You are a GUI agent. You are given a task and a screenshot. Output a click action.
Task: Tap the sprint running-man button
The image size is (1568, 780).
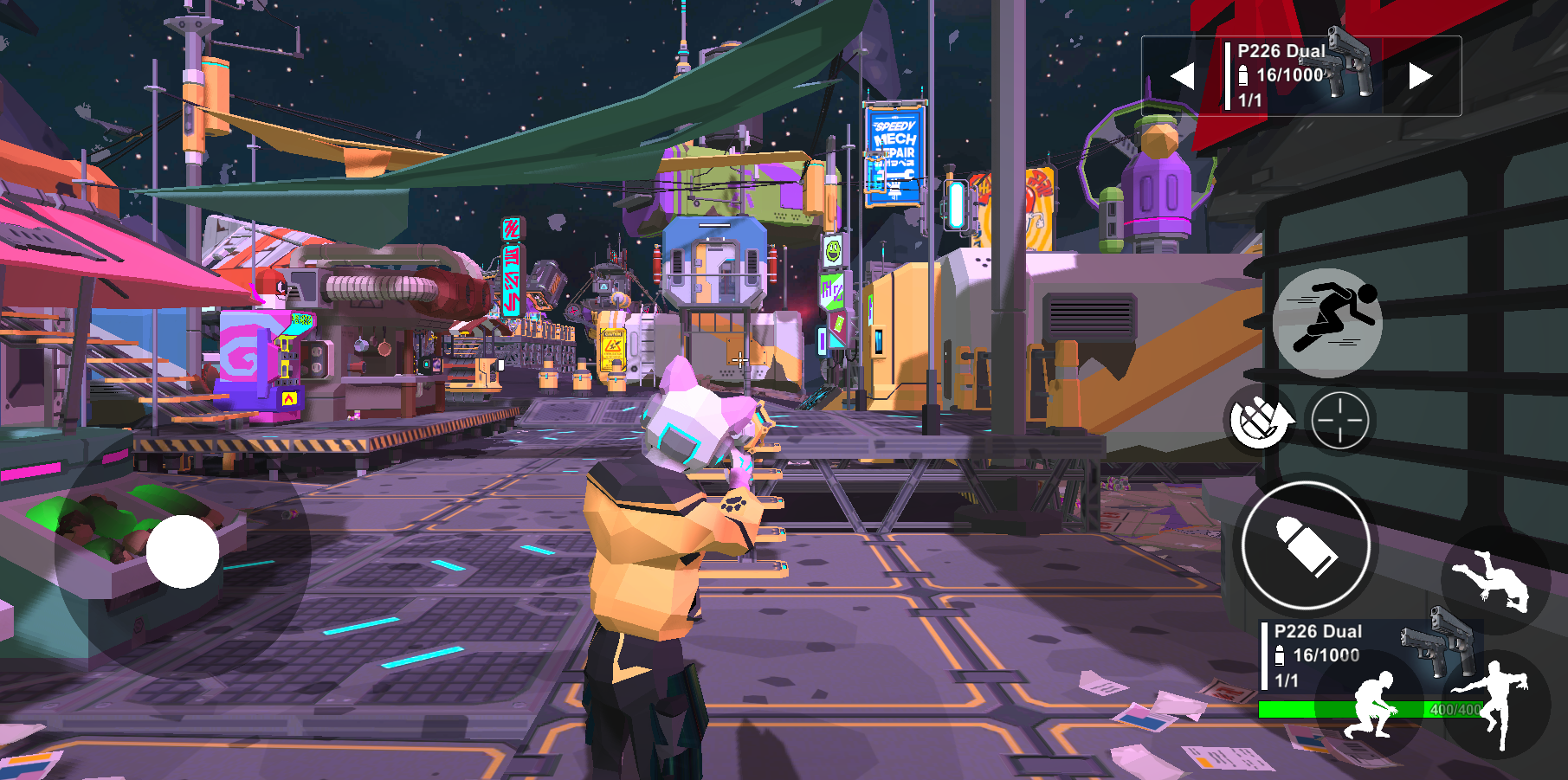click(1327, 322)
